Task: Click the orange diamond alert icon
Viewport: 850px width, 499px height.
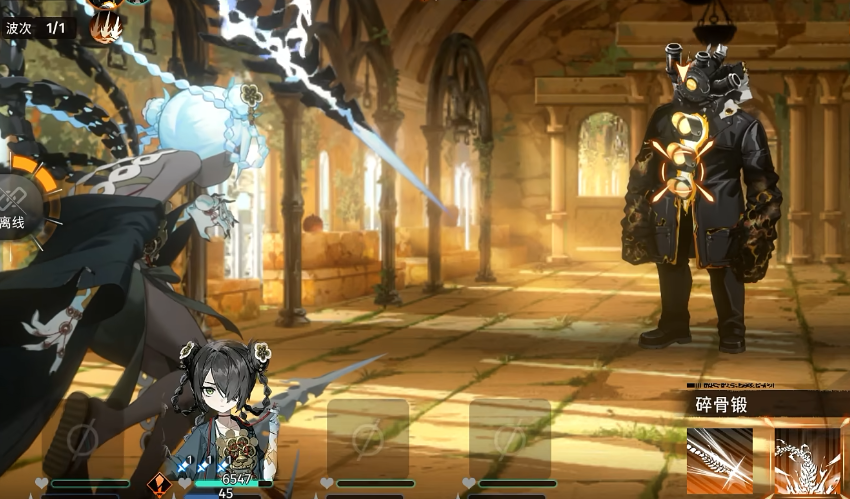Action: click(158, 485)
